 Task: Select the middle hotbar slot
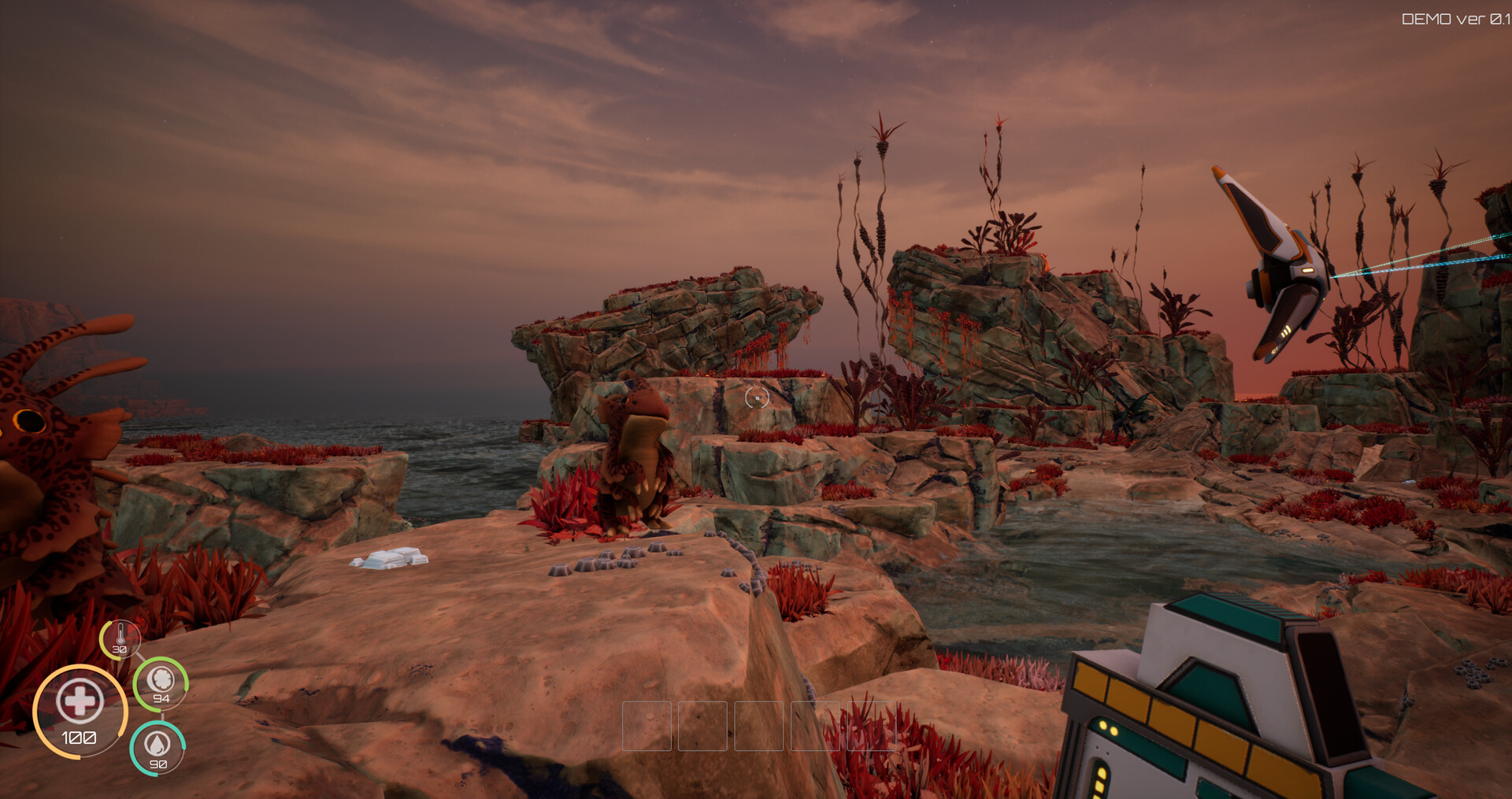tap(759, 727)
